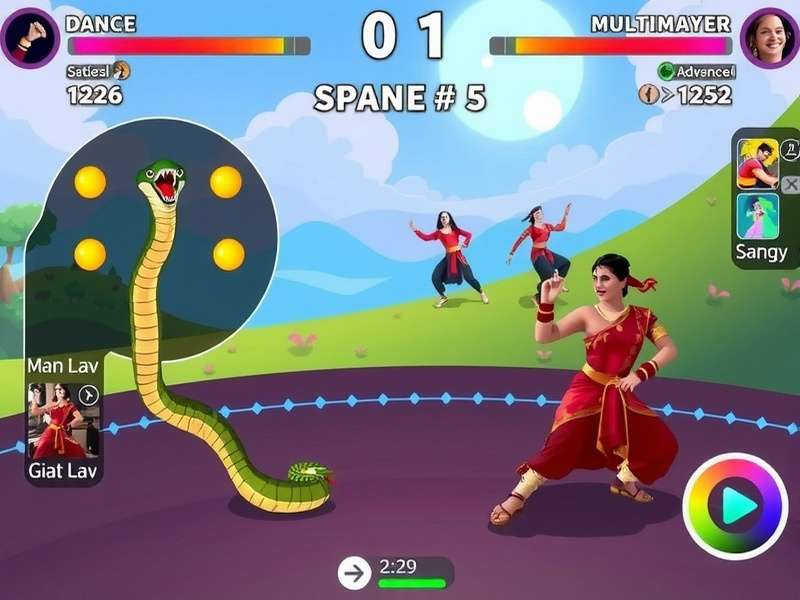Open the smiling opponent's avatar portrait

click(769, 37)
